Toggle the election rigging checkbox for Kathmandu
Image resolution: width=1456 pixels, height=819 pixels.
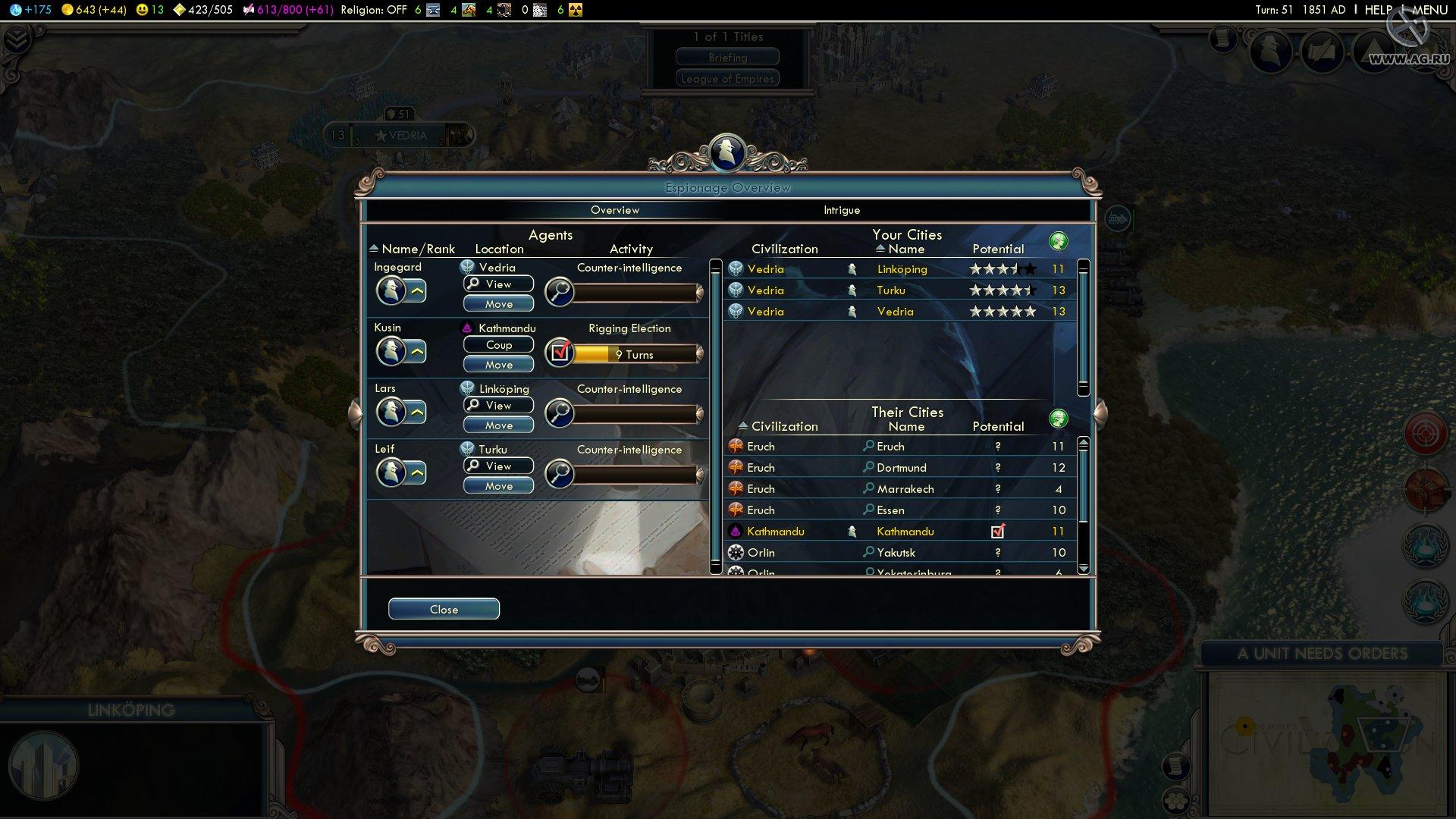pyautogui.click(x=560, y=352)
